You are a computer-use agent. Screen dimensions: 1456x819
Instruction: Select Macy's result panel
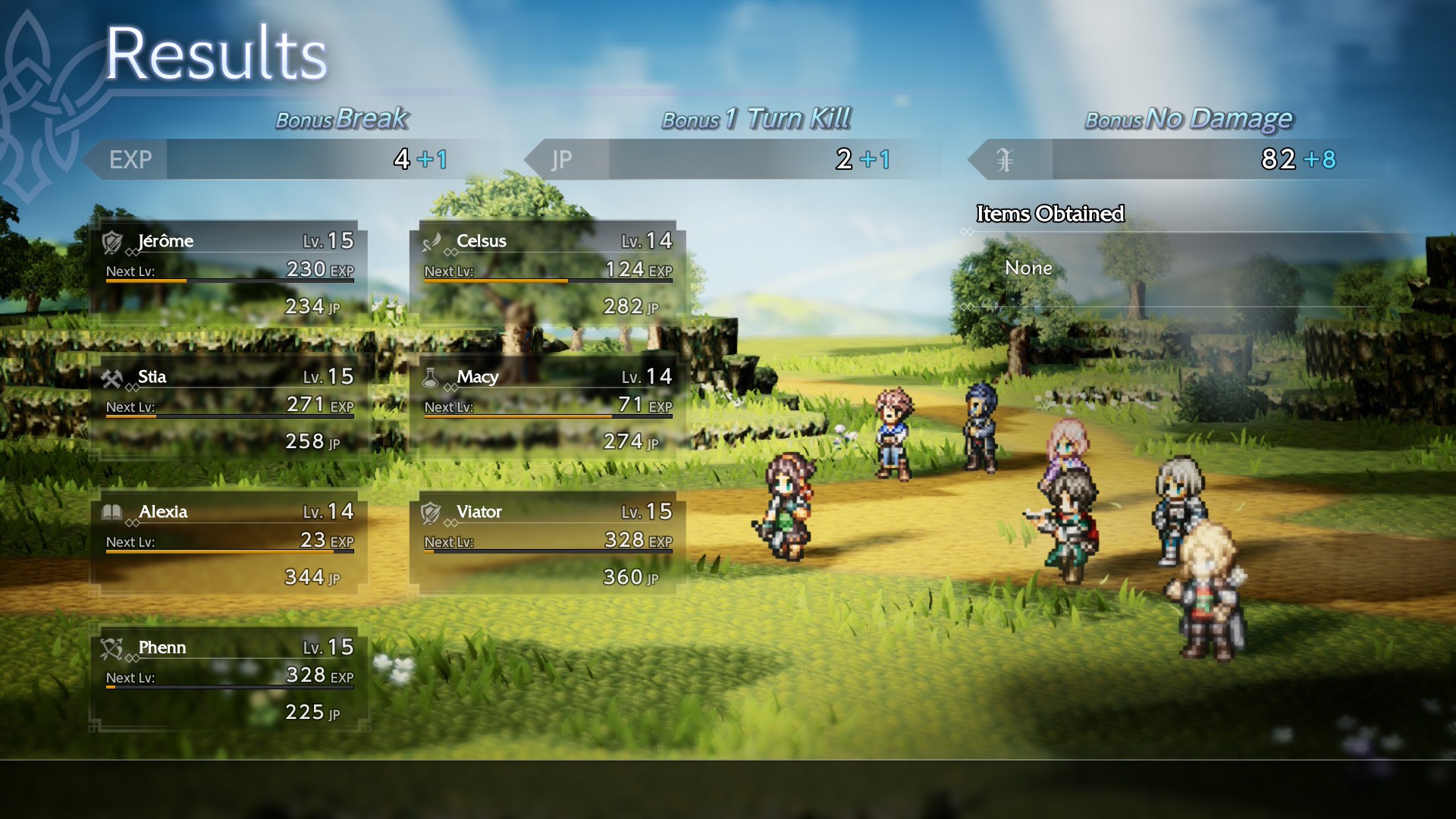coord(548,409)
